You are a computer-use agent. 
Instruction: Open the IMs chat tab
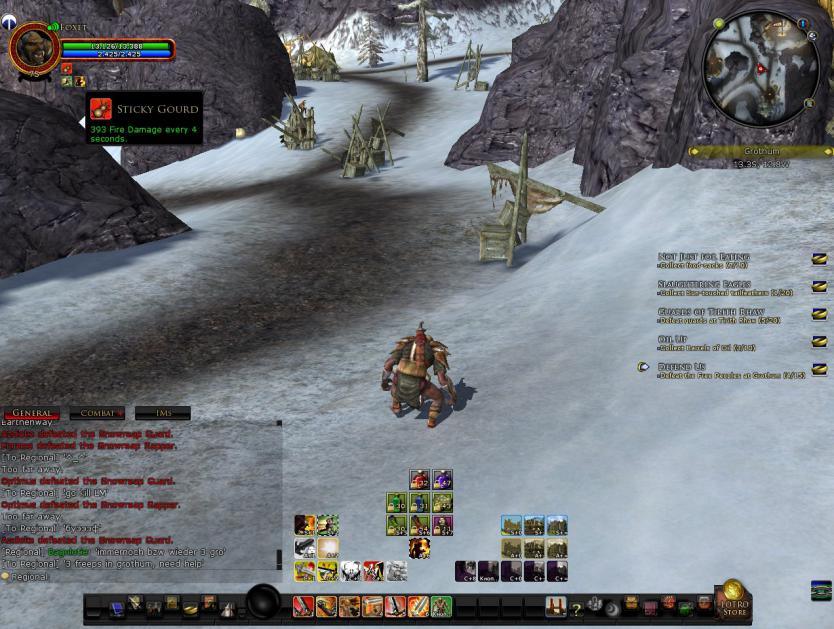point(162,413)
